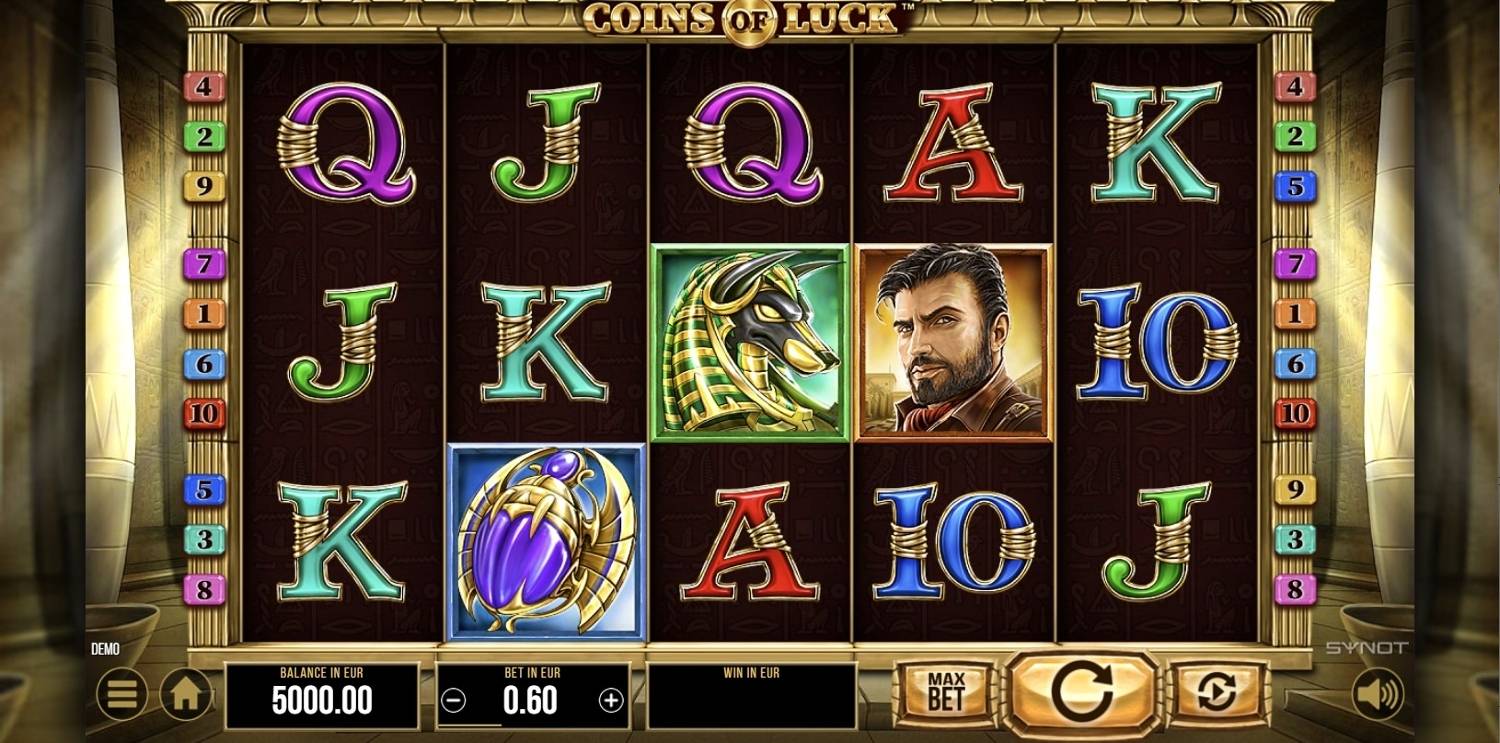1500x743 pixels.
Task: Click the Balance in EUR display
Action: pyautogui.click(x=323, y=690)
